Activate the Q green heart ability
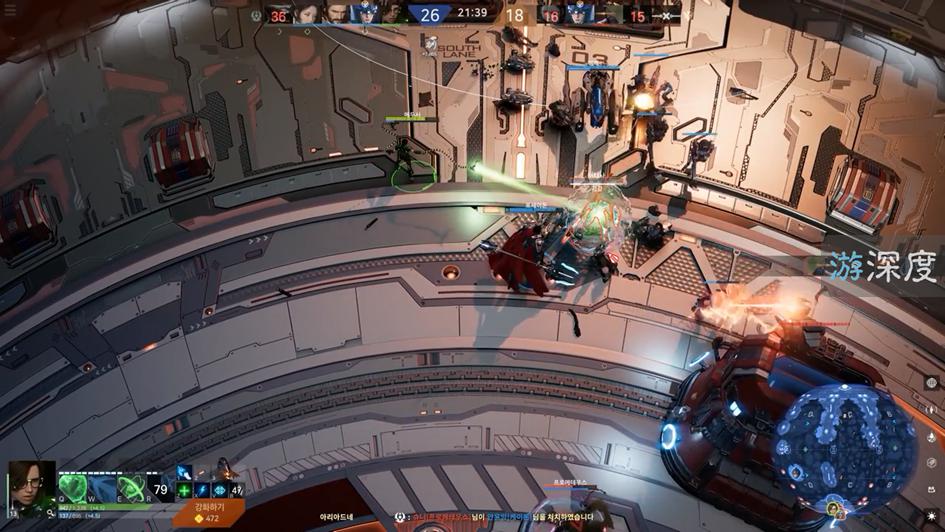Viewport: 945px width, 532px height. click(72, 488)
